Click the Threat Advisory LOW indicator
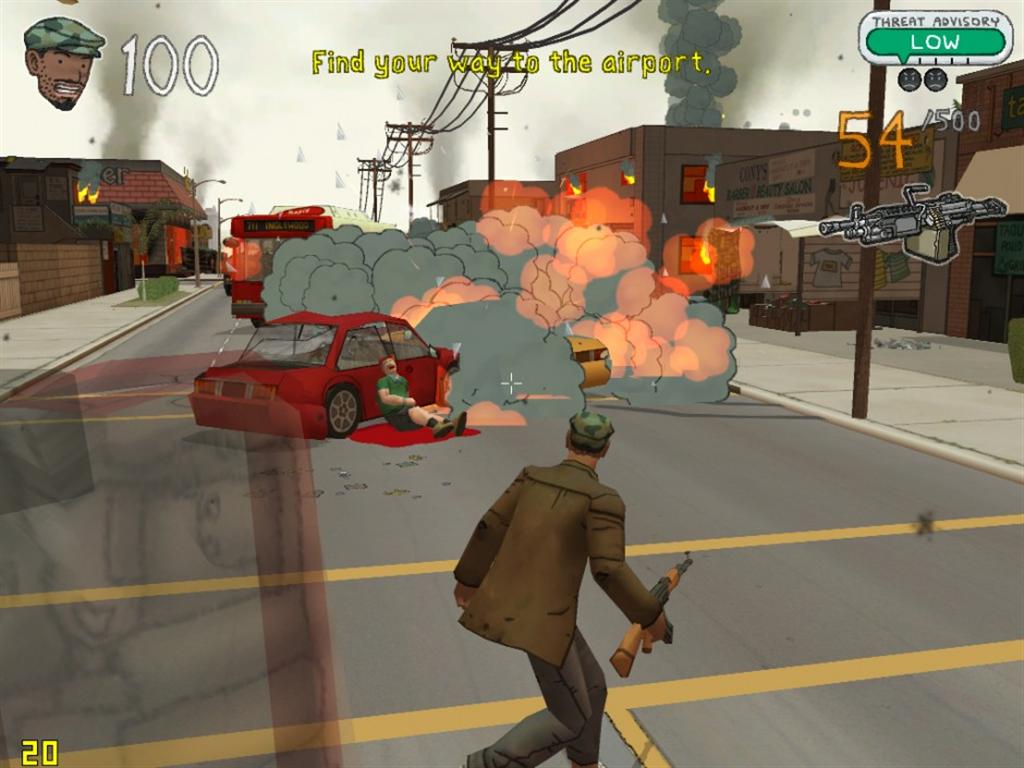 pos(935,41)
